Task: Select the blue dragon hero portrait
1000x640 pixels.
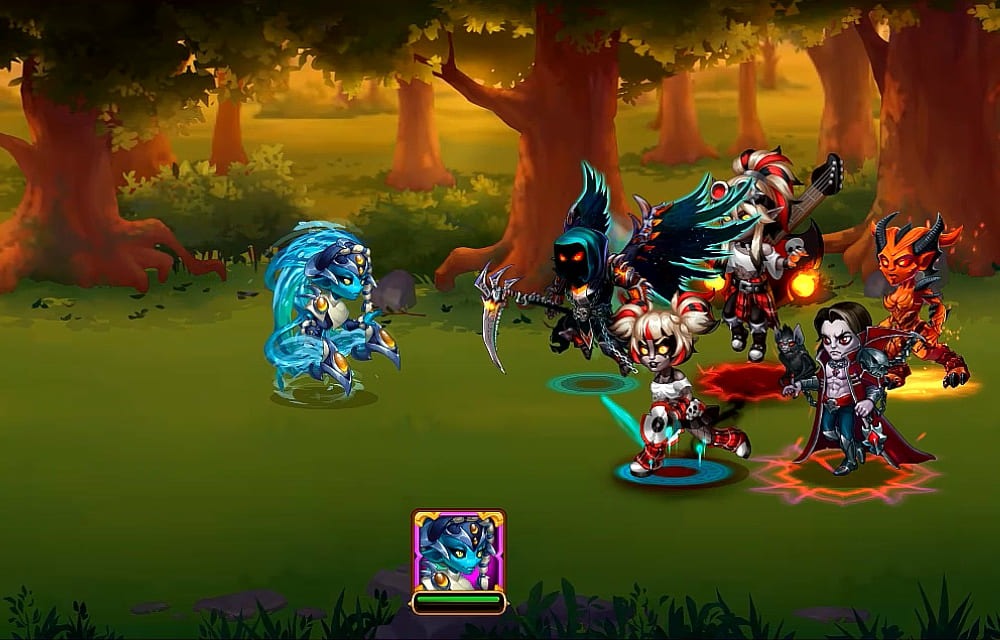Action: click(x=458, y=551)
